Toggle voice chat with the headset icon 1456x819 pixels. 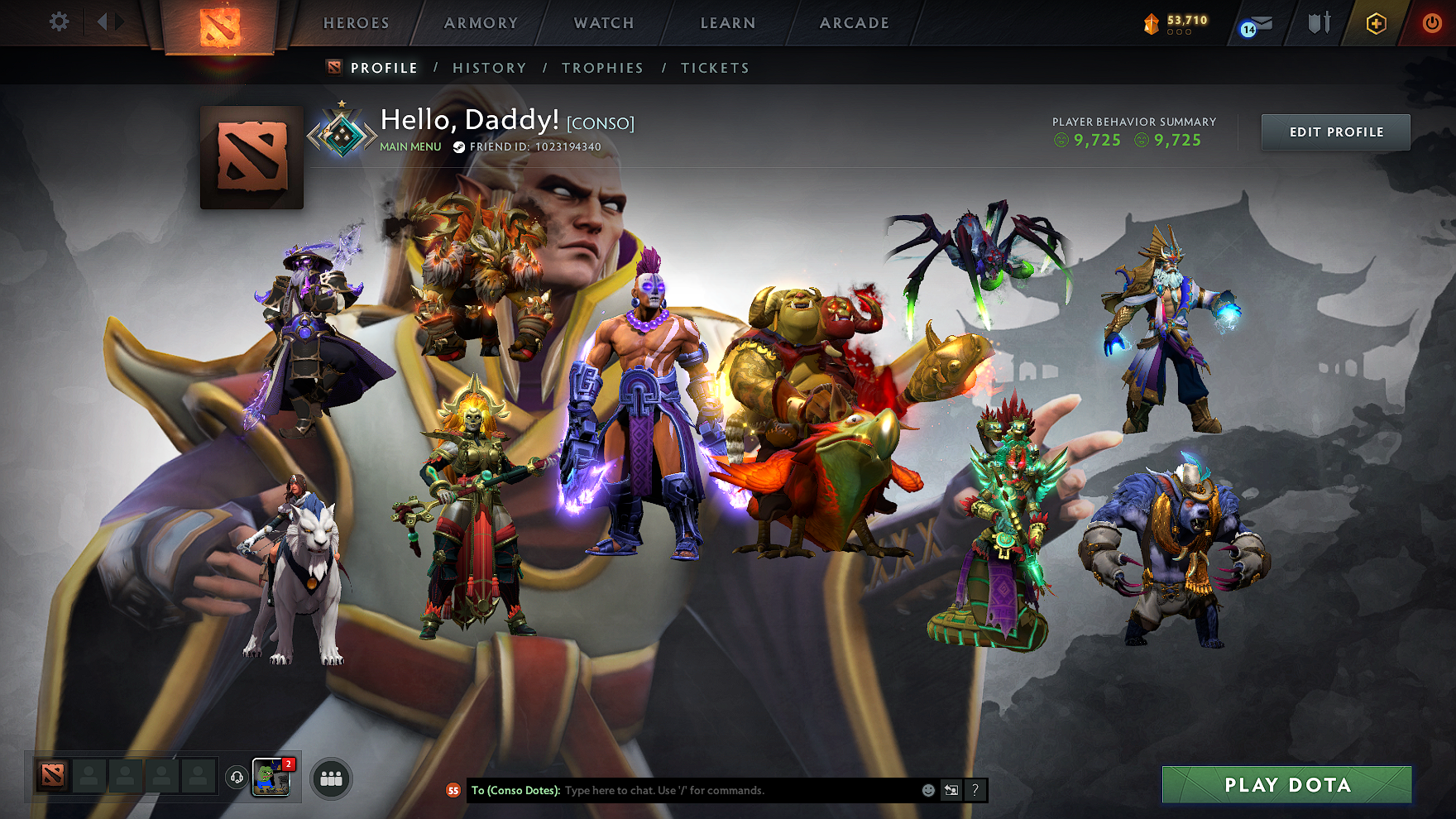click(x=236, y=776)
